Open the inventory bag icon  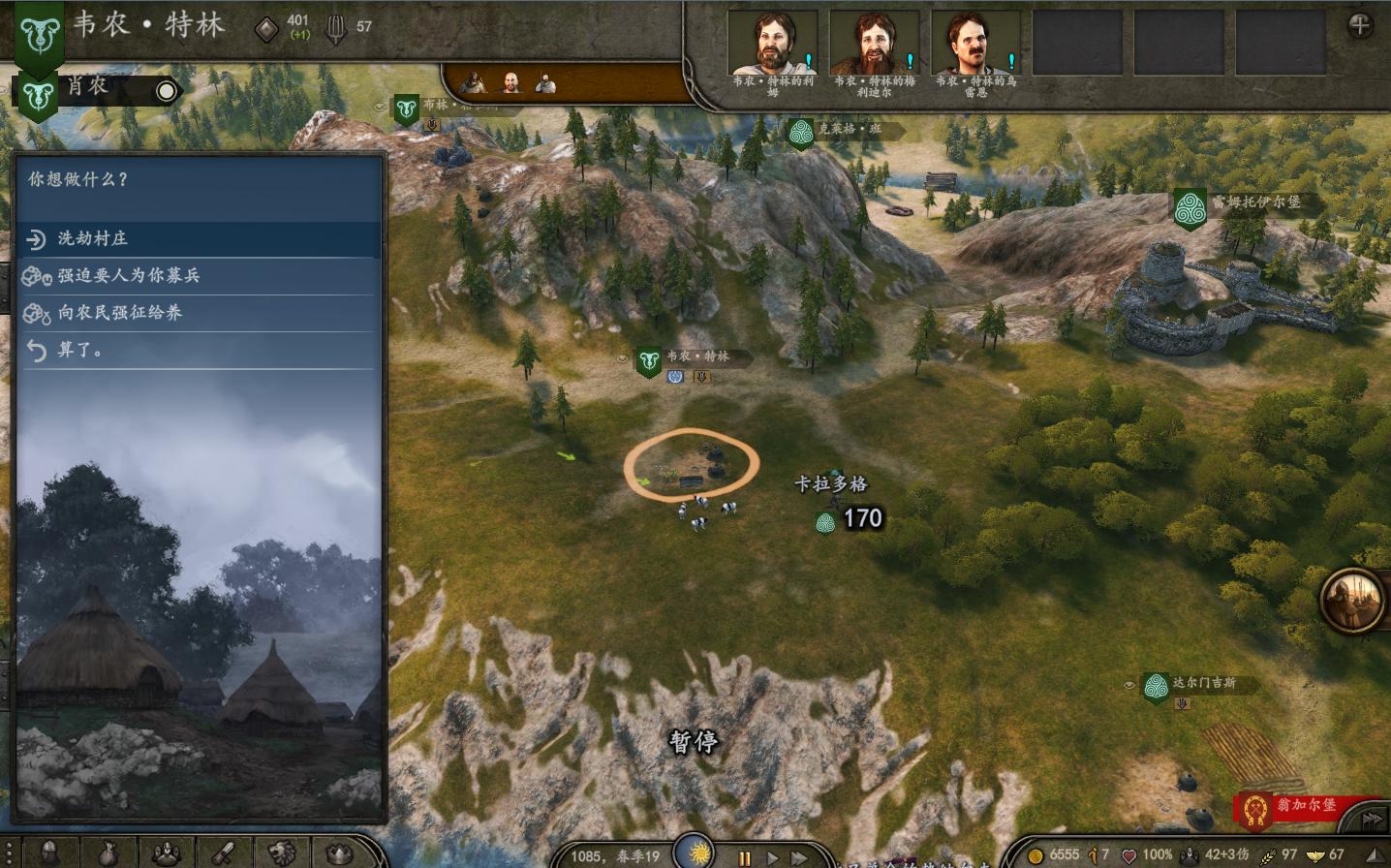pyautogui.click(x=108, y=852)
